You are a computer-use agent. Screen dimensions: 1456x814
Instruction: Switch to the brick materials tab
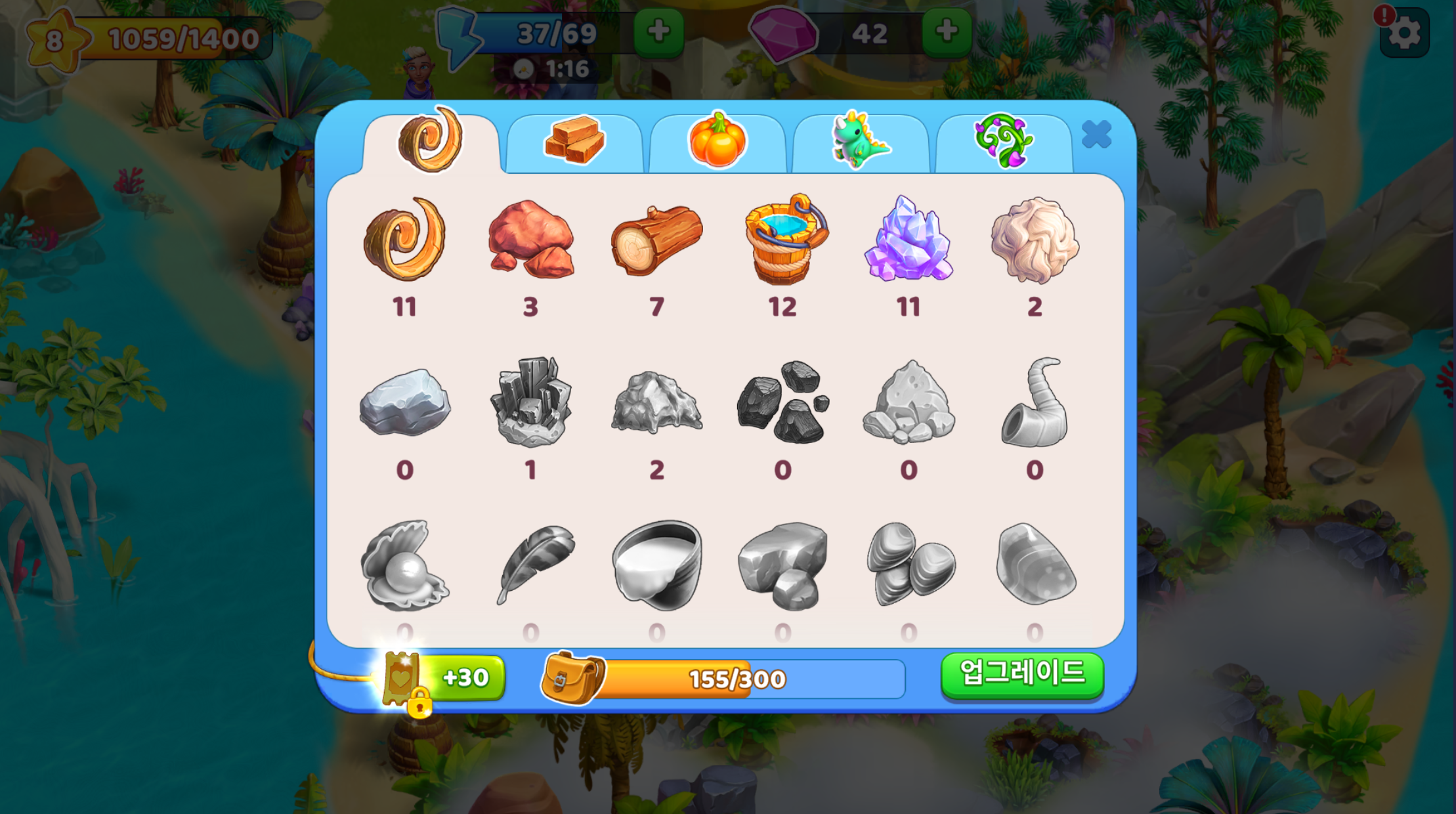(x=574, y=140)
